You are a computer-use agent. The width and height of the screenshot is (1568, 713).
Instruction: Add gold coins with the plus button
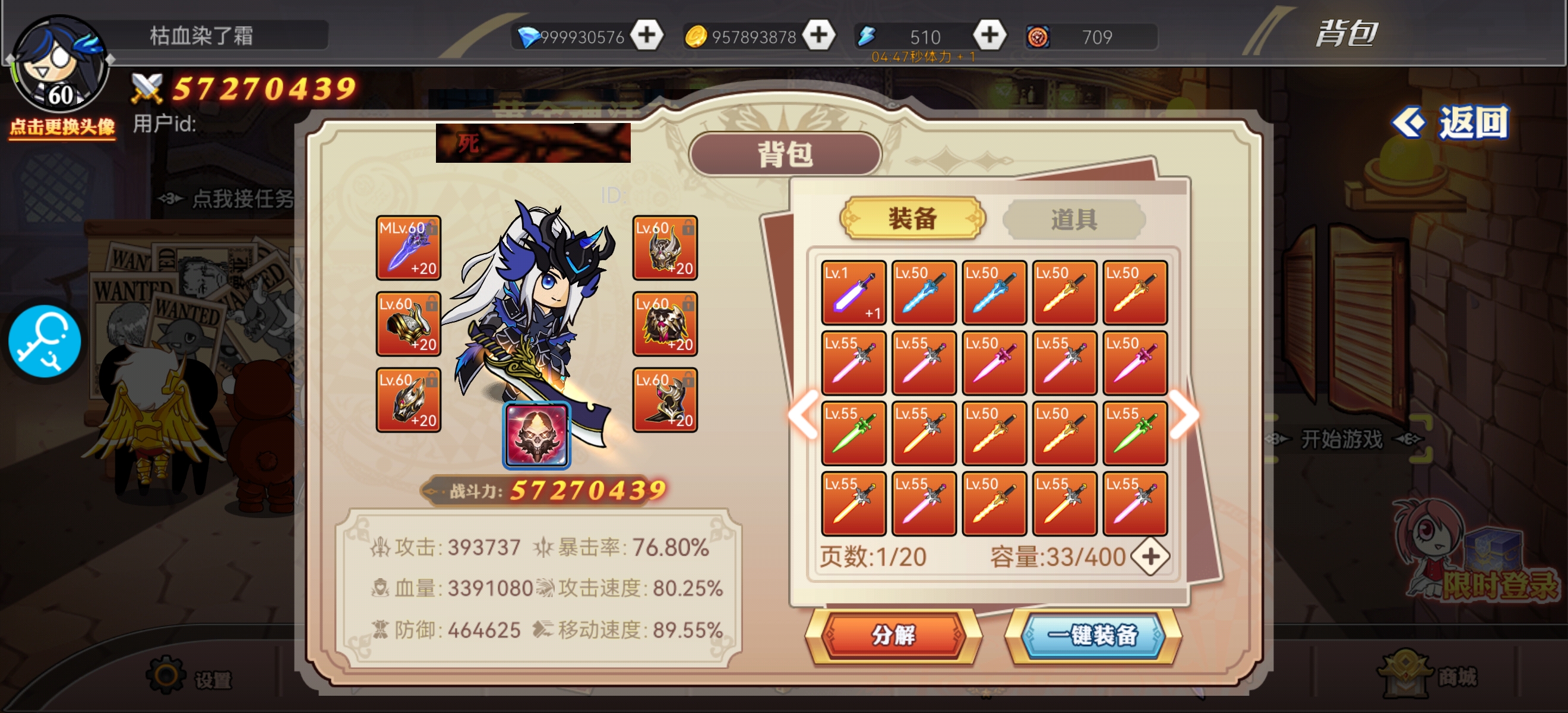coord(818,35)
